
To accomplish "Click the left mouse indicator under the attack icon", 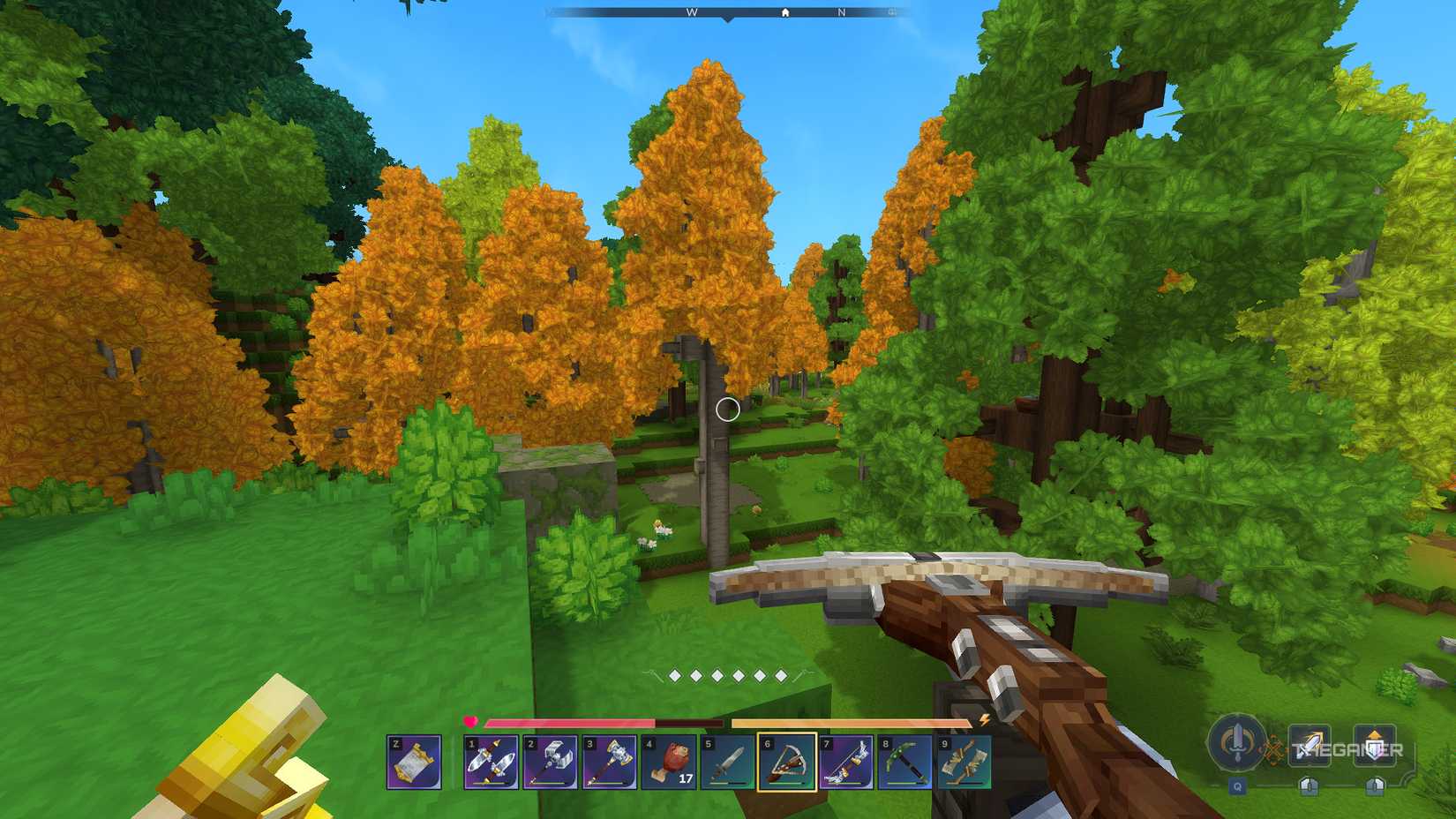I will pyautogui.click(x=1311, y=785).
